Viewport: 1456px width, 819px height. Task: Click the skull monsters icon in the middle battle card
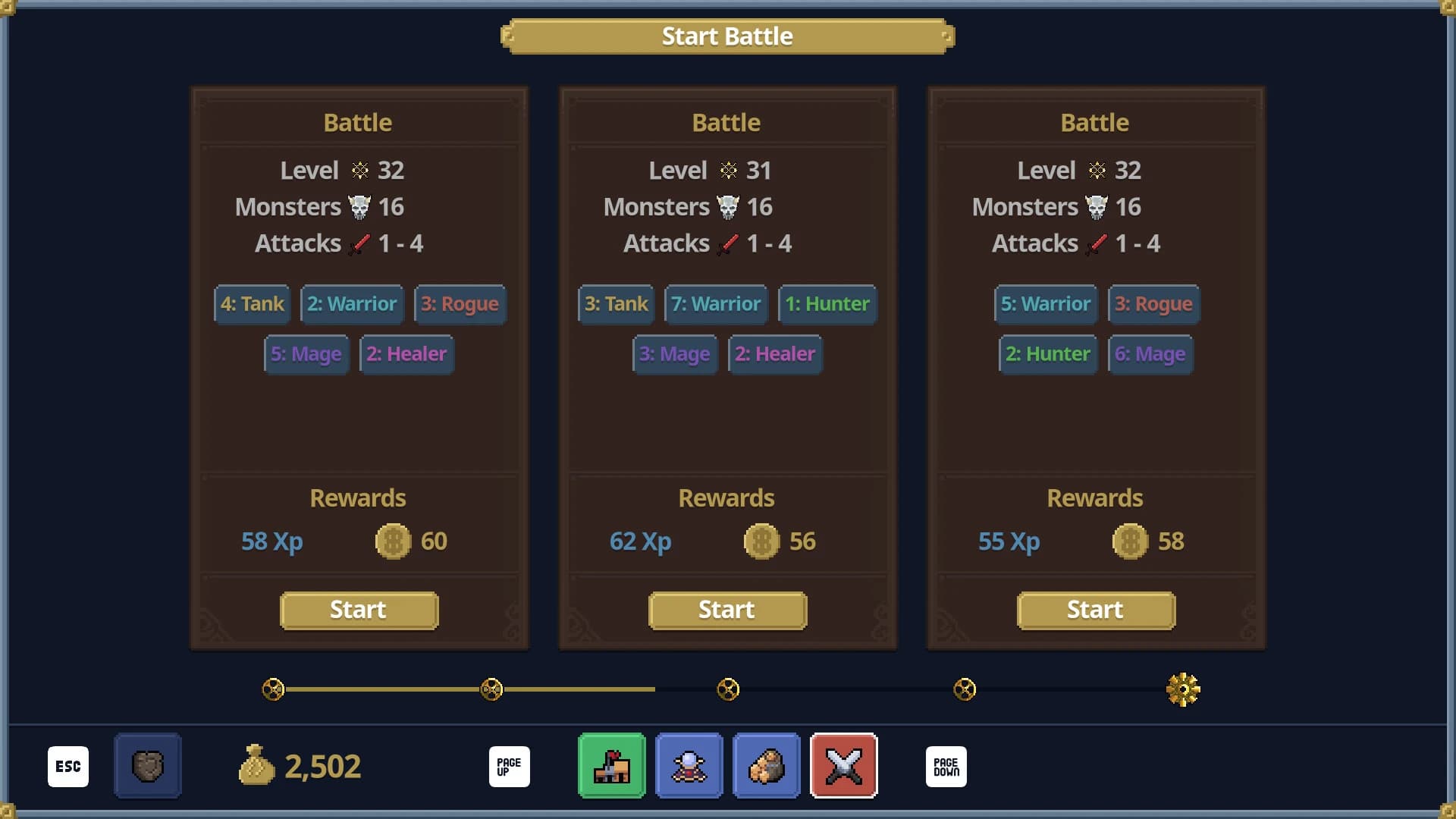730,206
